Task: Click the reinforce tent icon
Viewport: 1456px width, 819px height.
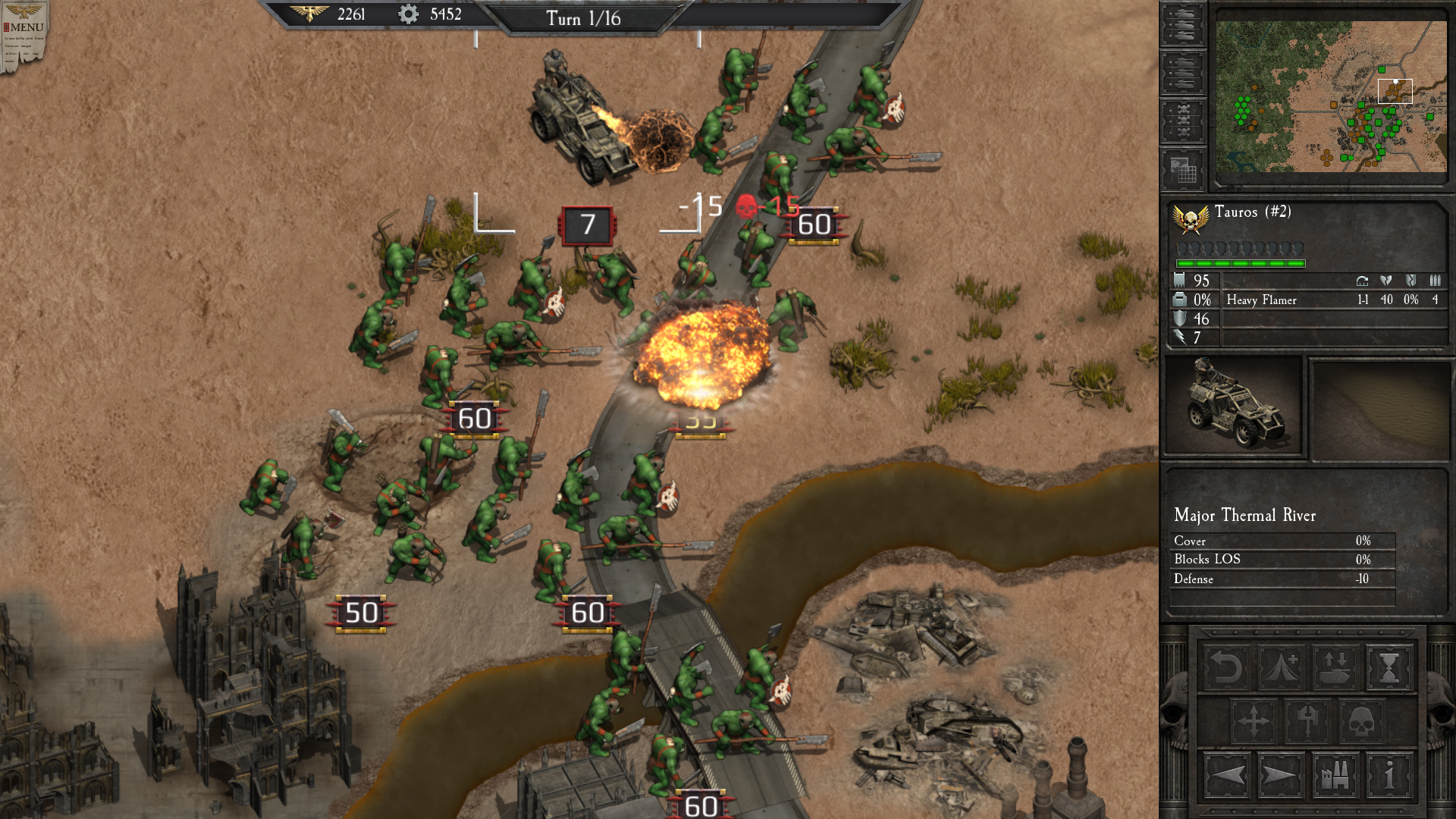Action: pyautogui.click(x=1281, y=667)
